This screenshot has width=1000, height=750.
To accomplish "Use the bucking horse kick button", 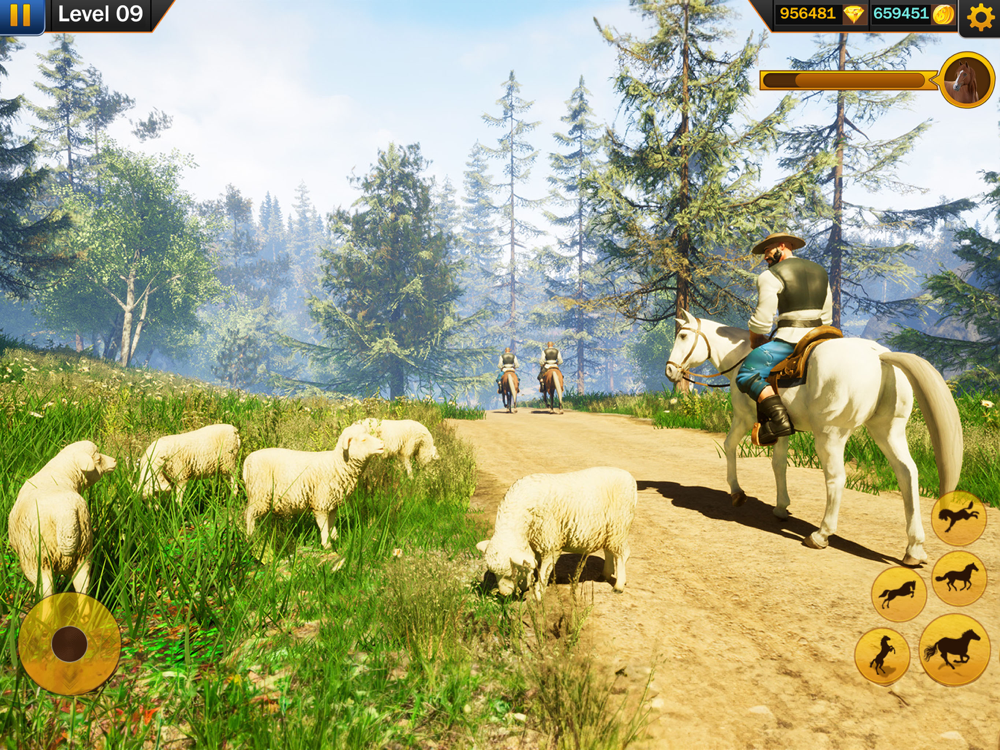I will tap(958, 518).
